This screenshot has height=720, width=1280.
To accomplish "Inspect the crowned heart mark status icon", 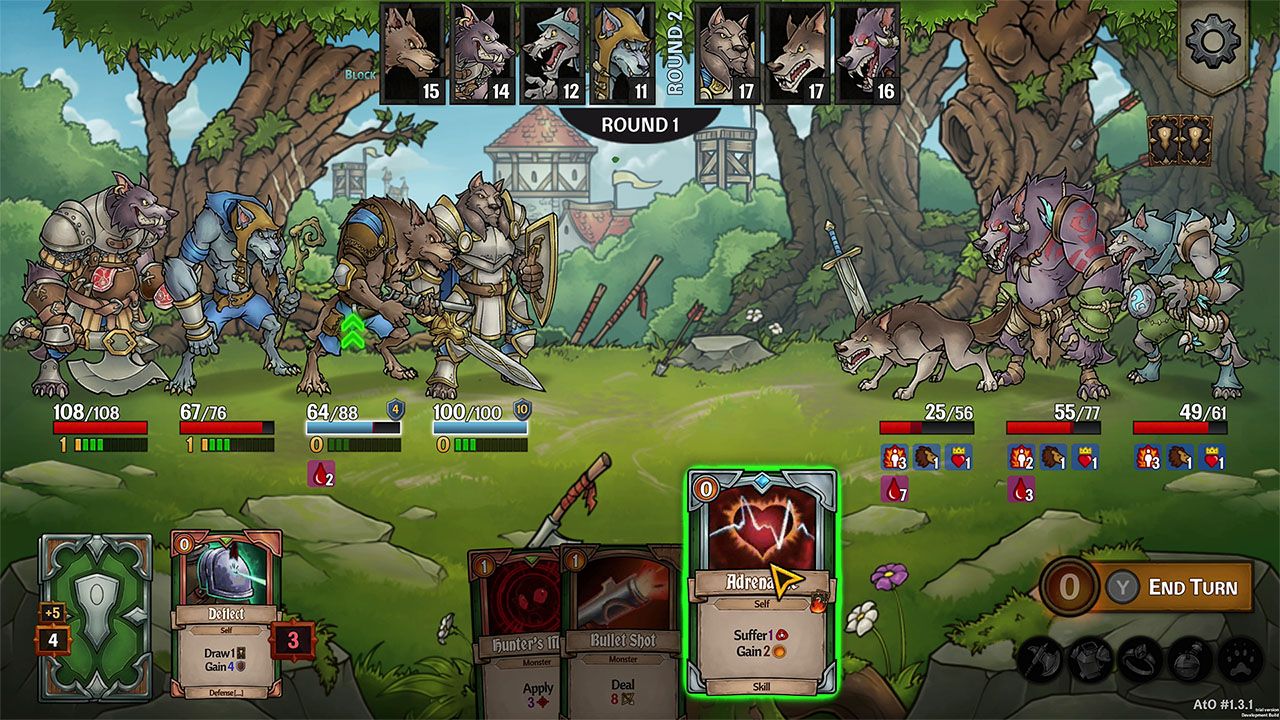I will [959, 455].
